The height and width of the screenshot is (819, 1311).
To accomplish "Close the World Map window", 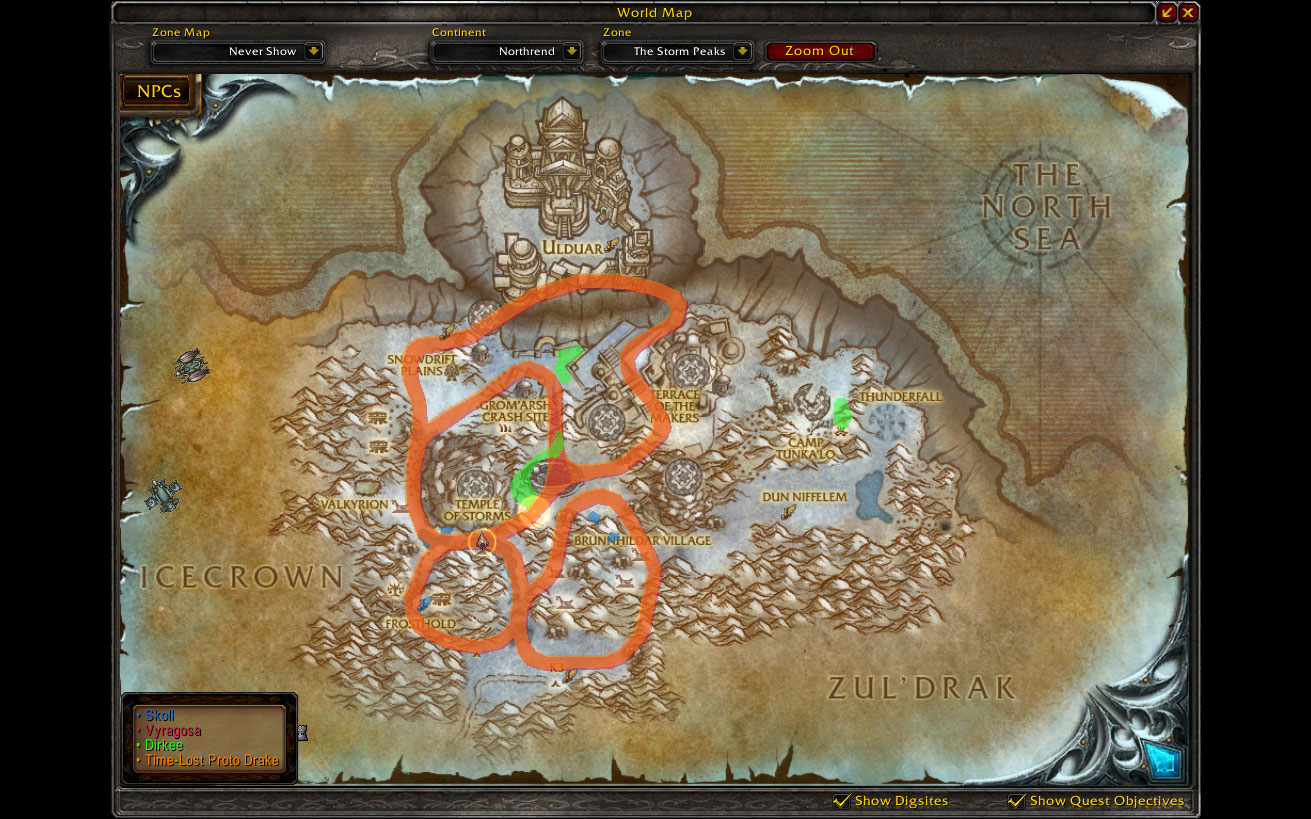I will [1188, 13].
